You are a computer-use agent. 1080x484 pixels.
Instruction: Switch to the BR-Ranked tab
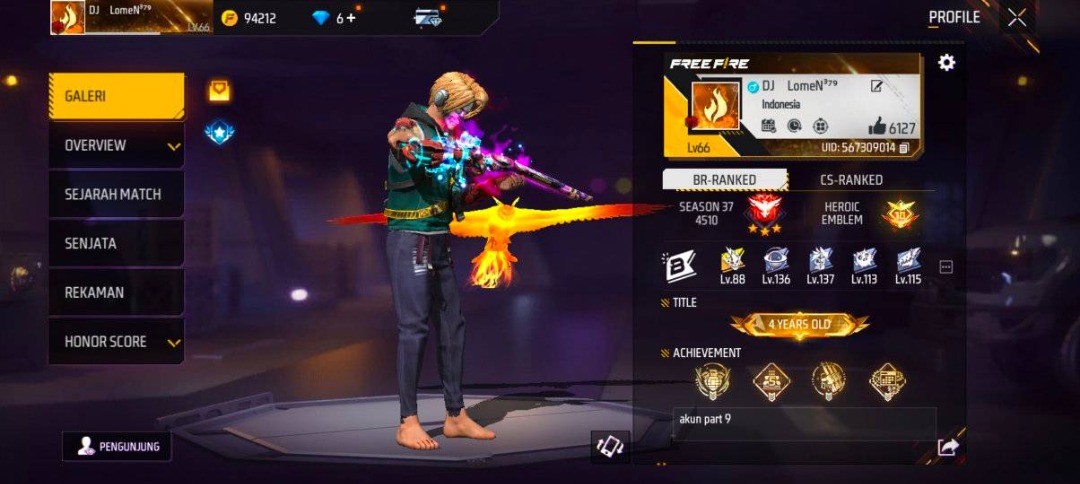[x=725, y=180]
